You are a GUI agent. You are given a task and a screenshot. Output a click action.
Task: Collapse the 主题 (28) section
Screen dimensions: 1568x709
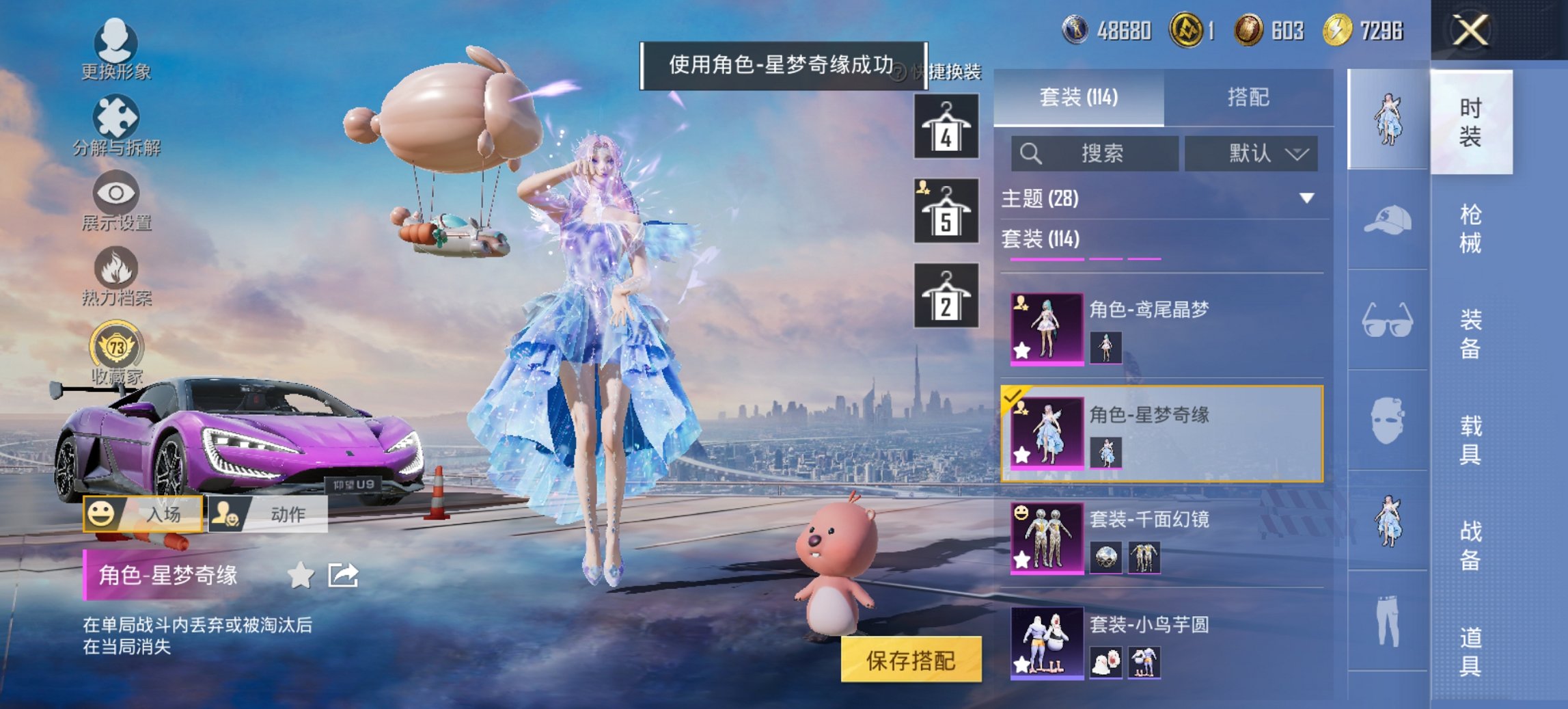tap(1306, 198)
